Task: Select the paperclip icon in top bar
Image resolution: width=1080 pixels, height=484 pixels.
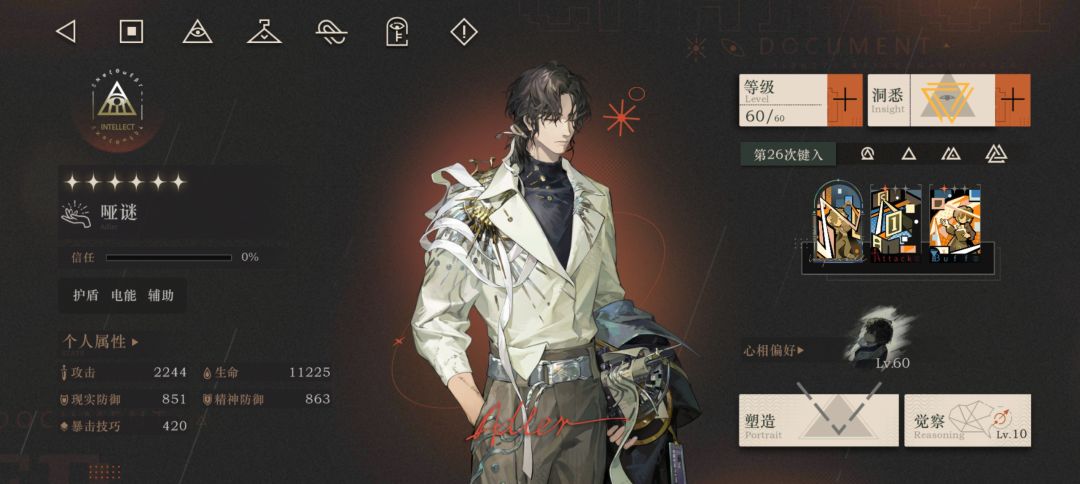Action: point(331,32)
